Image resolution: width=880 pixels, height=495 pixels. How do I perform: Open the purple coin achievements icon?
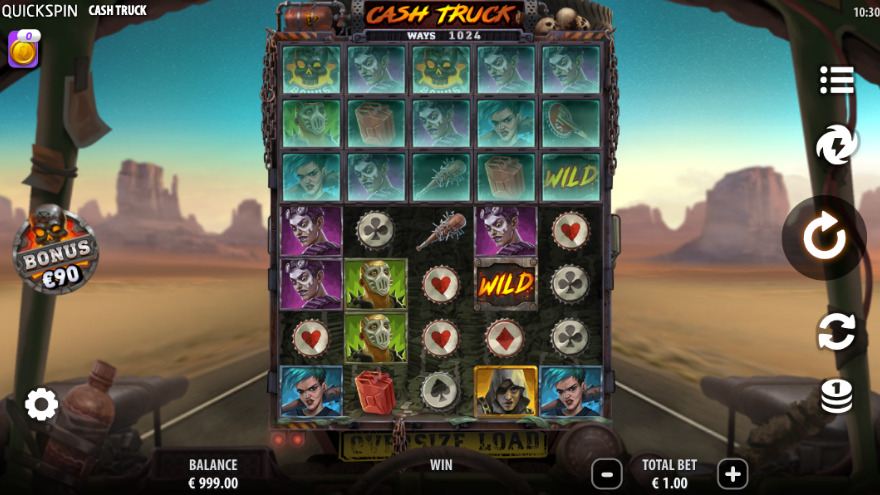(x=23, y=49)
